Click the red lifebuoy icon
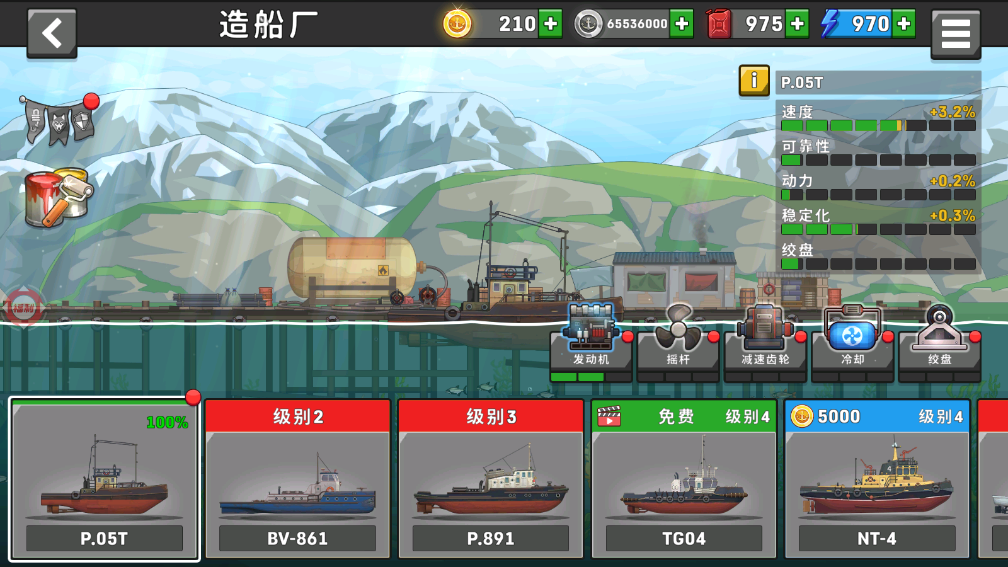1008x567 pixels. tap(22, 309)
